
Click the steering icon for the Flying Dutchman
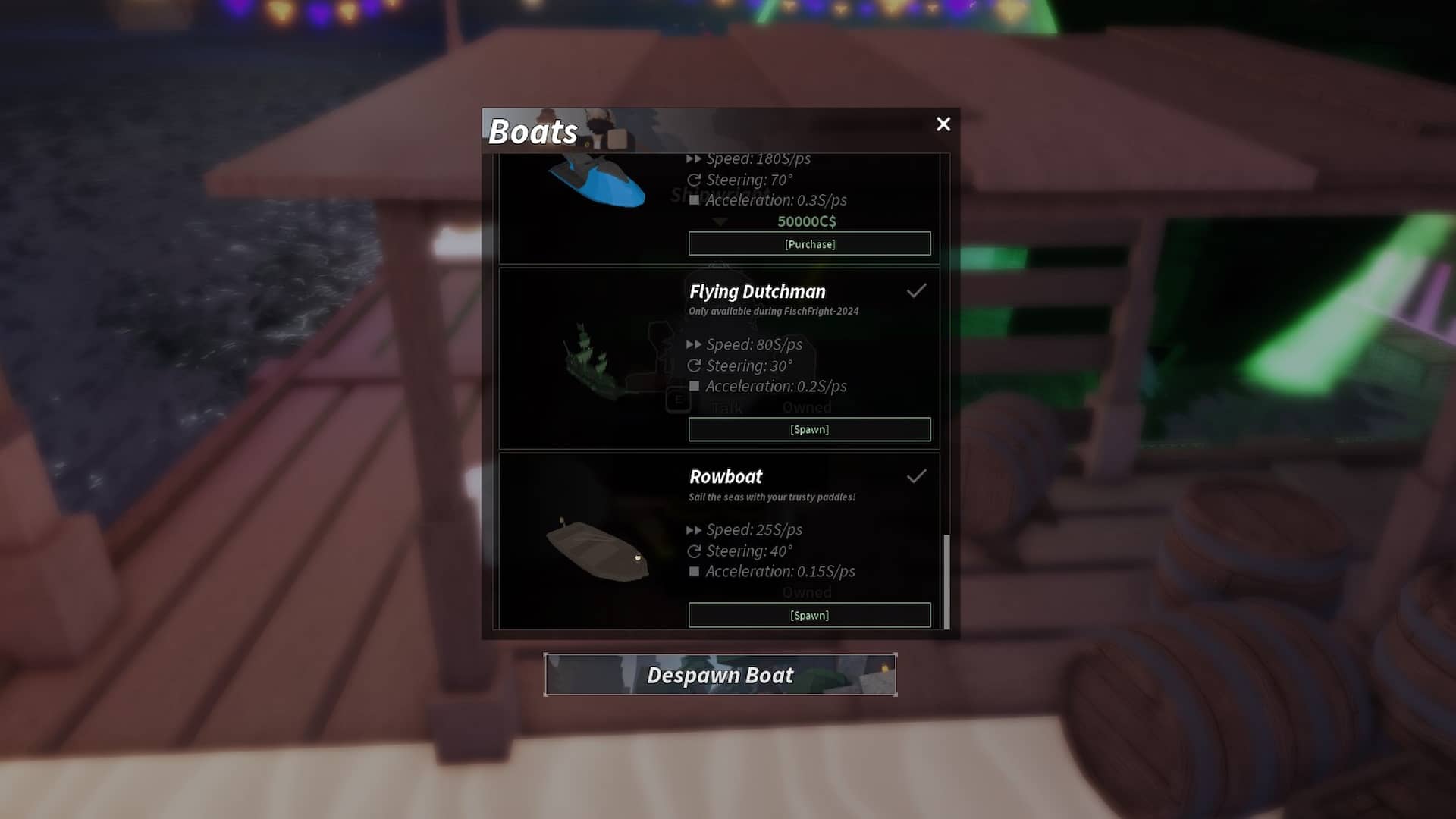click(695, 366)
